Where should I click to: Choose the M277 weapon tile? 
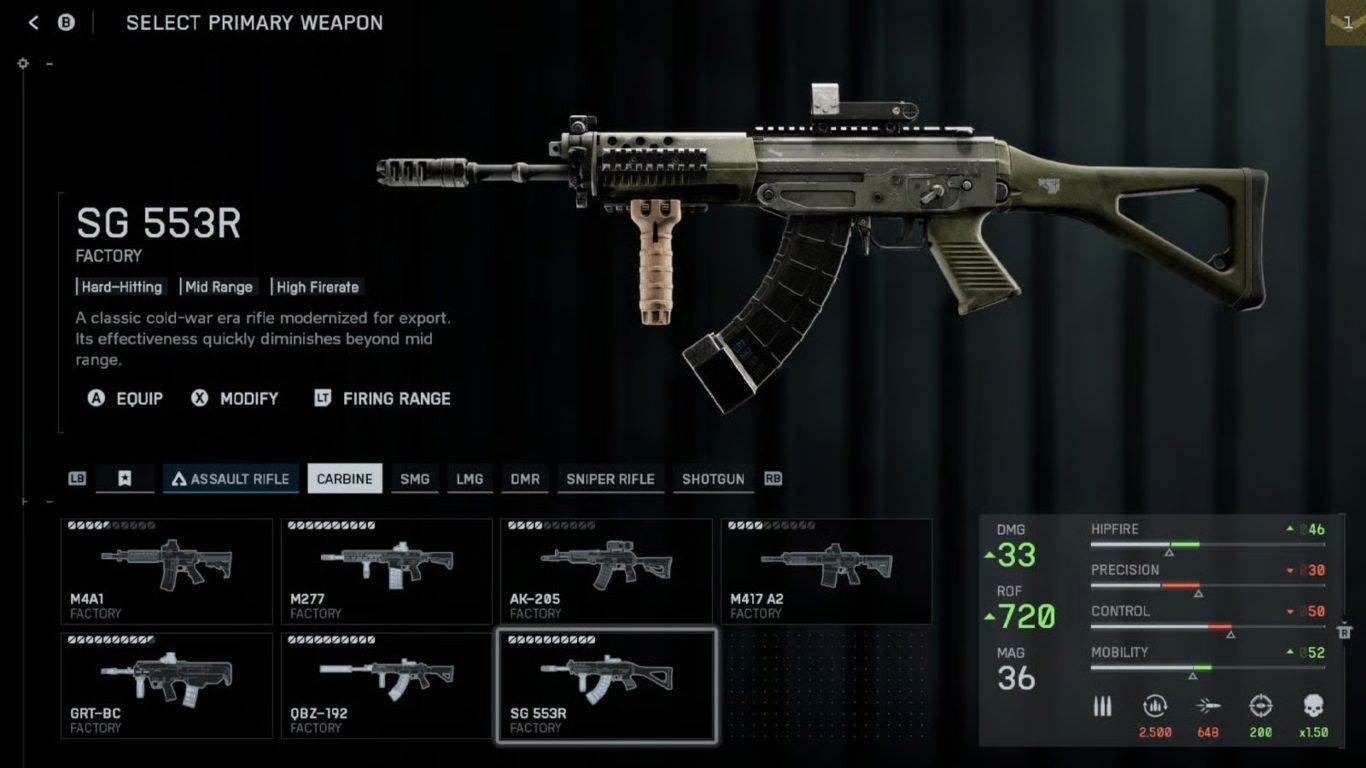click(x=386, y=570)
